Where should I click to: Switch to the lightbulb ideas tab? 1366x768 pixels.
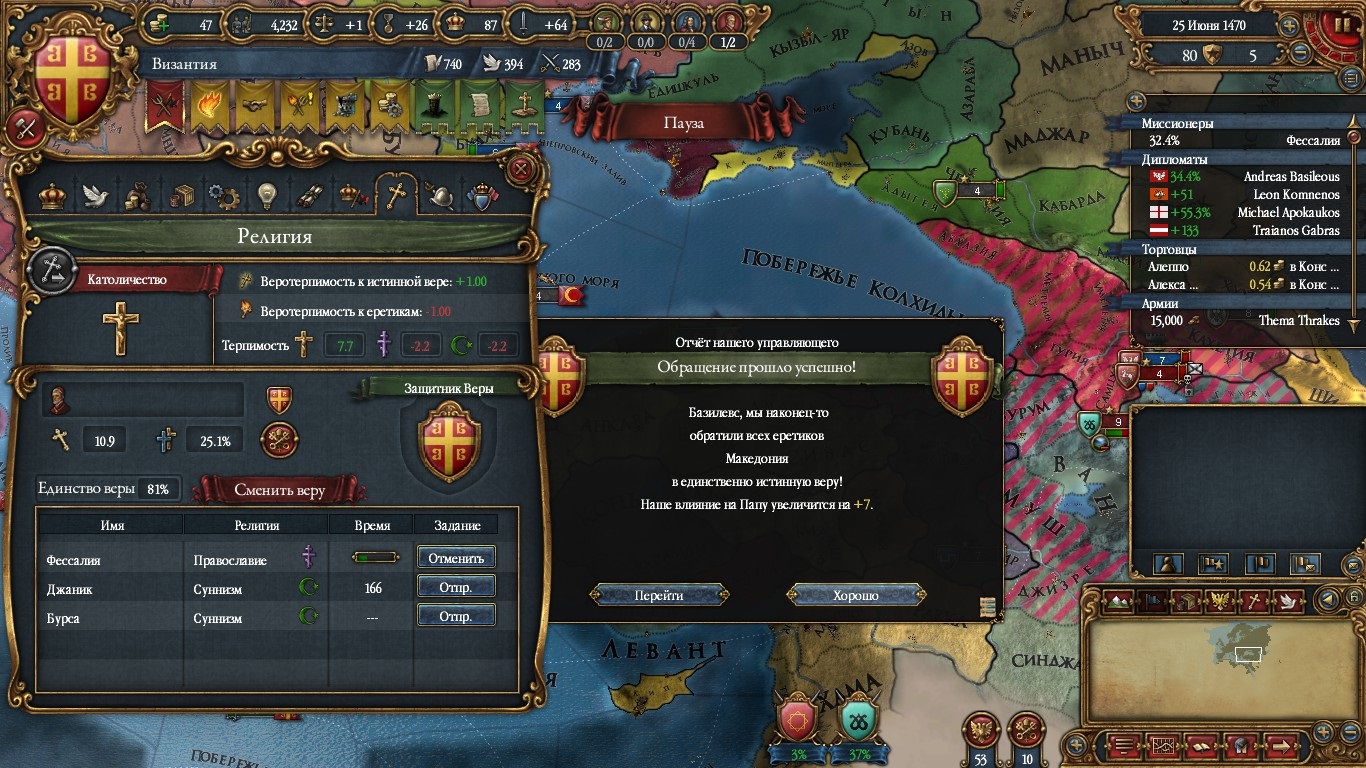tap(266, 196)
